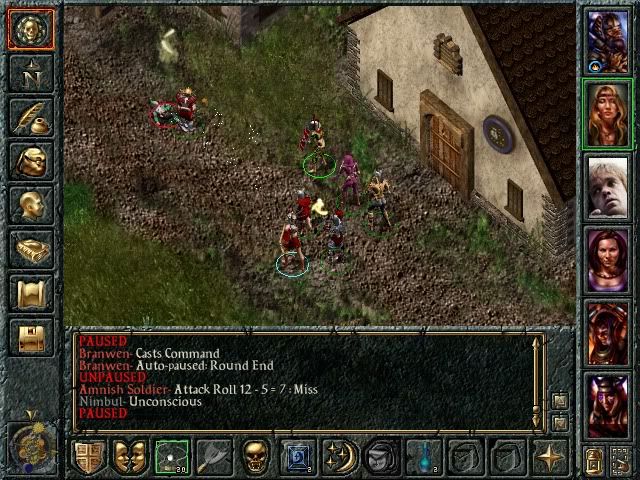This screenshot has height=480, width=640.
Task: Return to game via the skull button
Action: 30,30
